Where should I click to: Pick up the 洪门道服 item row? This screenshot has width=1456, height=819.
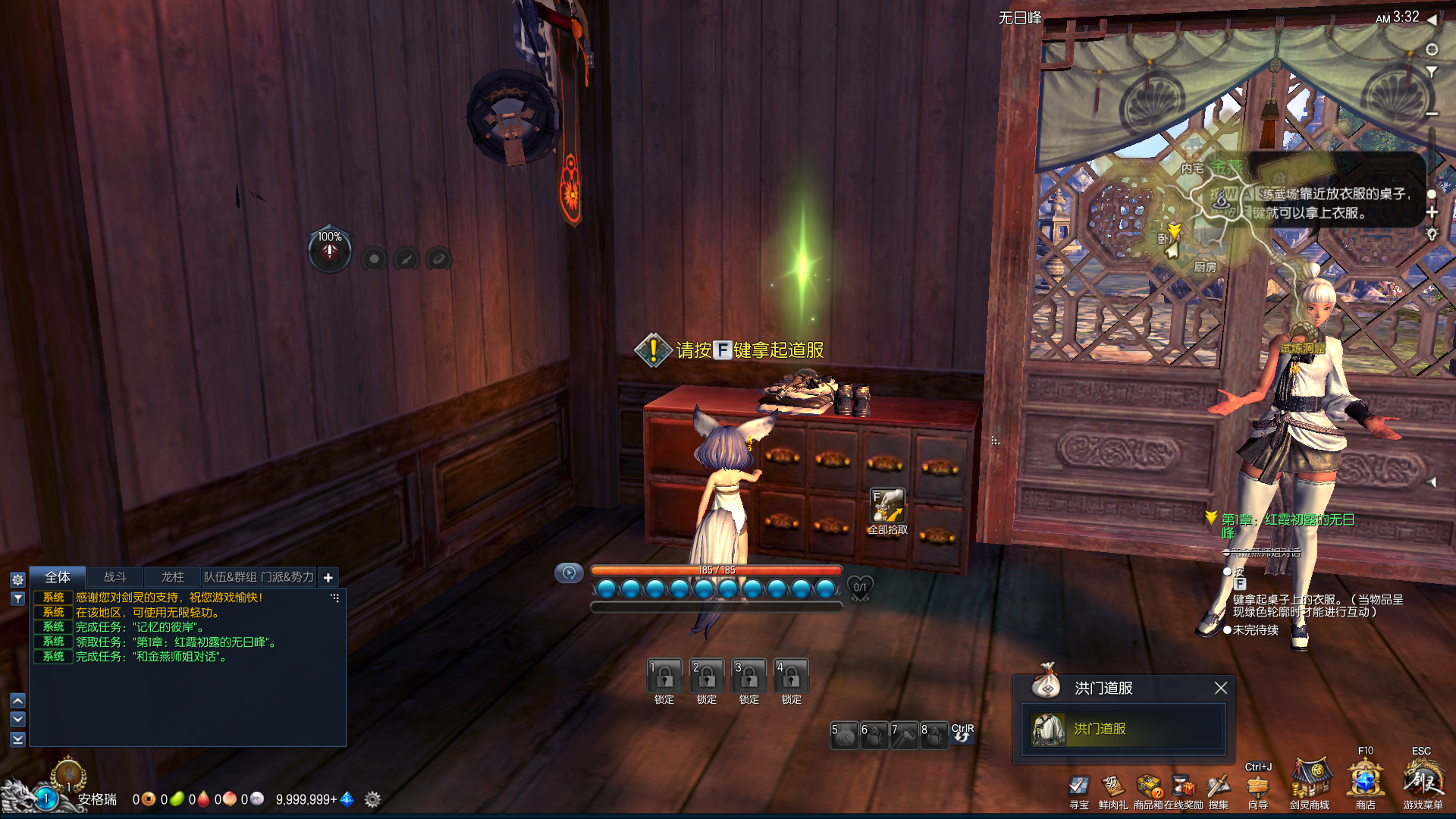(x=1124, y=729)
